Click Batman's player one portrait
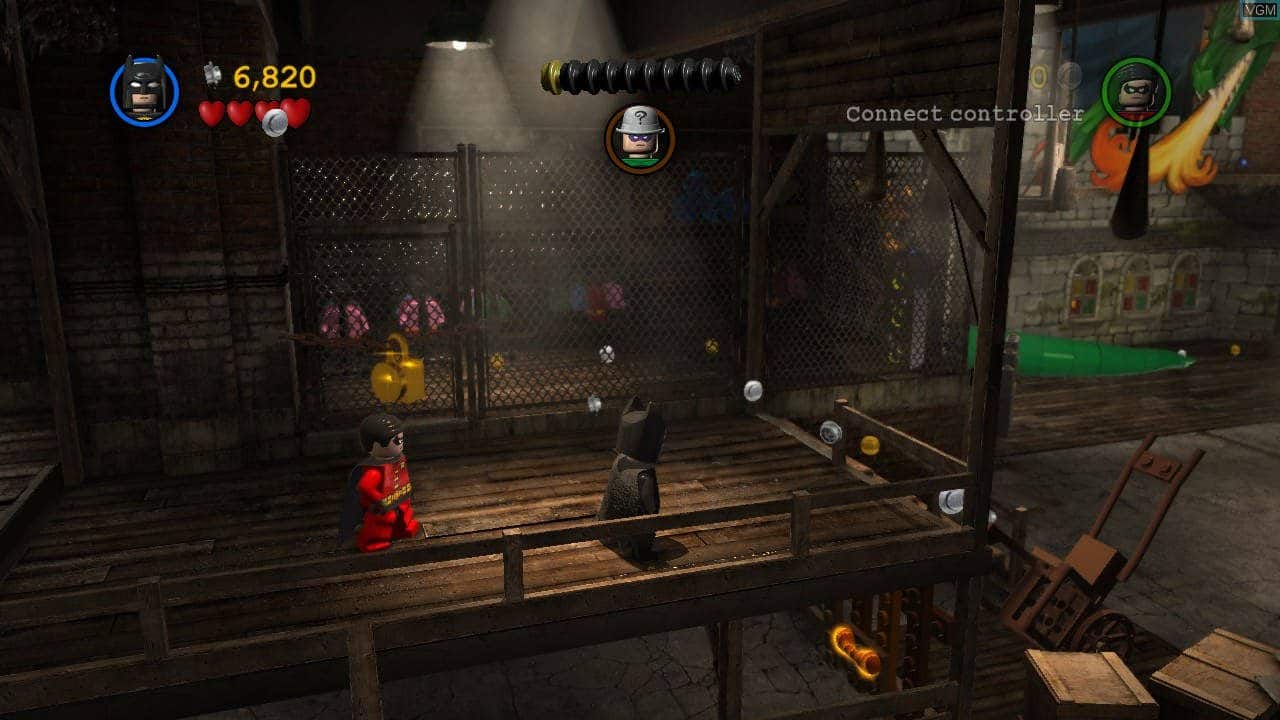Viewport: 1280px width, 720px height. point(144,90)
